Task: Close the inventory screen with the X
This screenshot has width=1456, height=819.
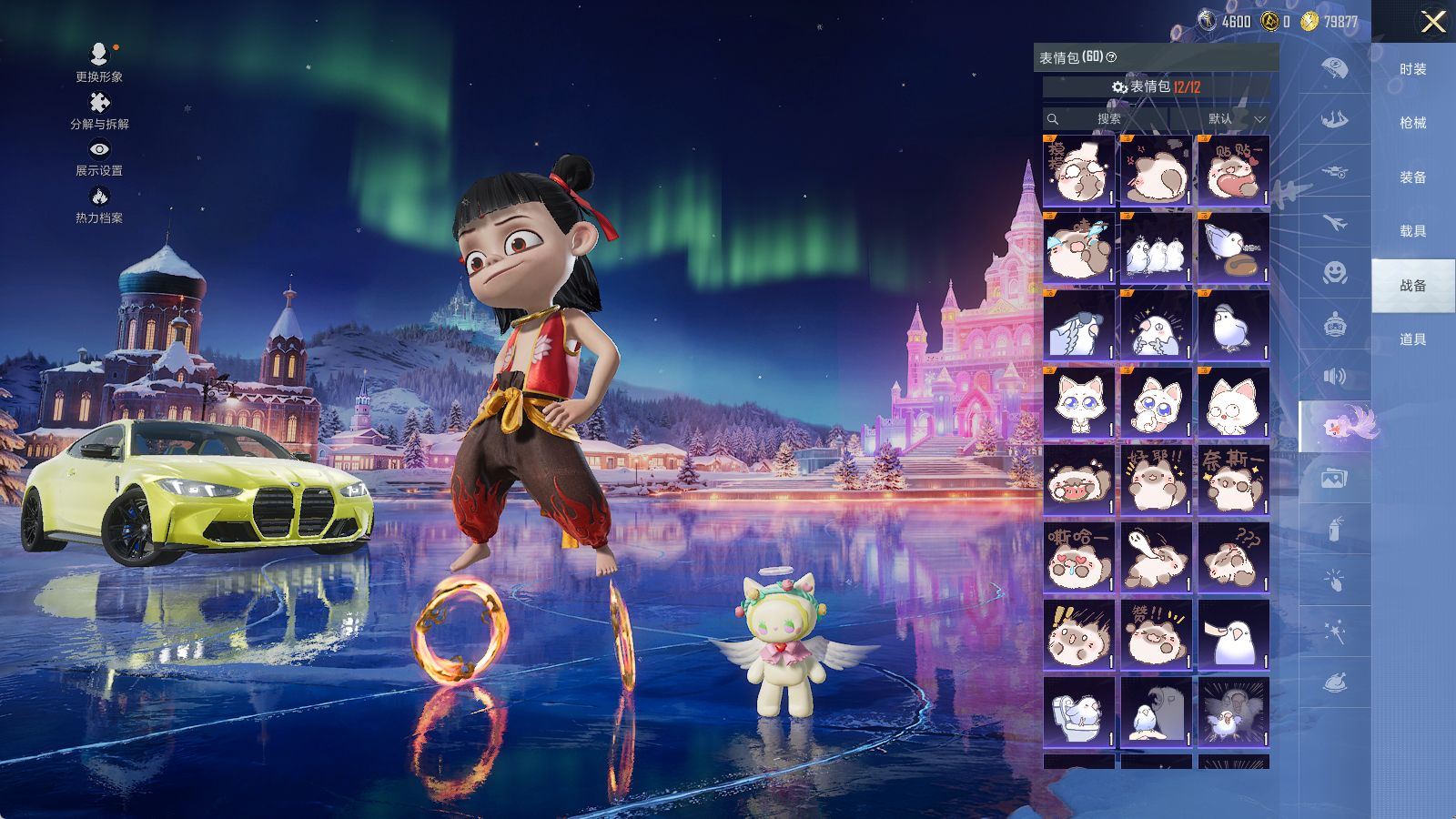Action: click(1433, 22)
